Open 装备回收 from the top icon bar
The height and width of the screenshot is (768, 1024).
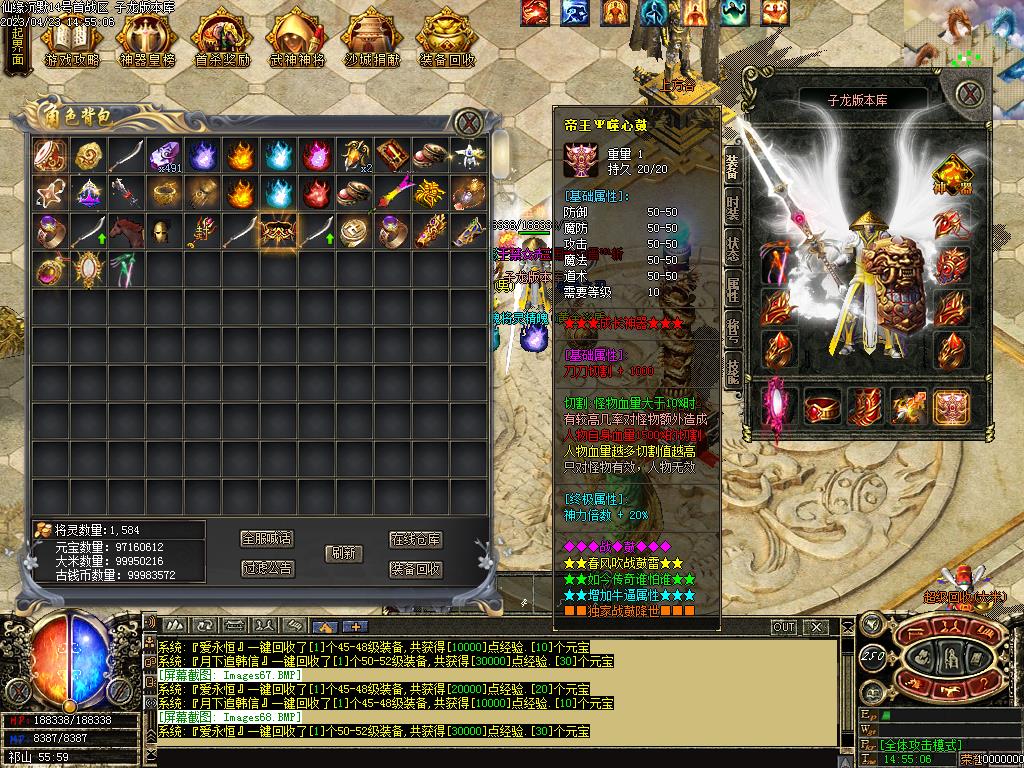pyautogui.click(x=447, y=40)
